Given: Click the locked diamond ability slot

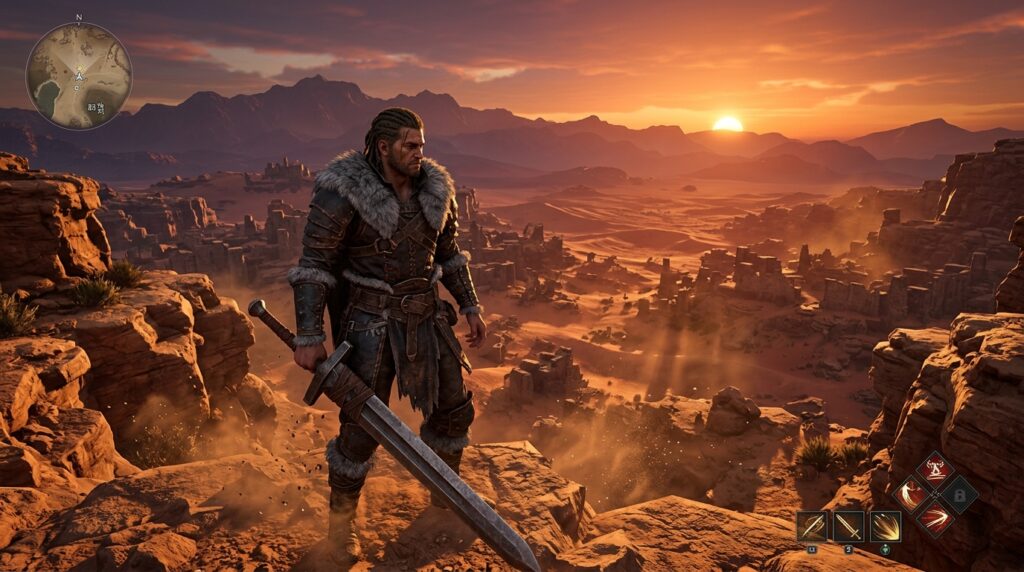Looking at the screenshot, I should (959, 493).
